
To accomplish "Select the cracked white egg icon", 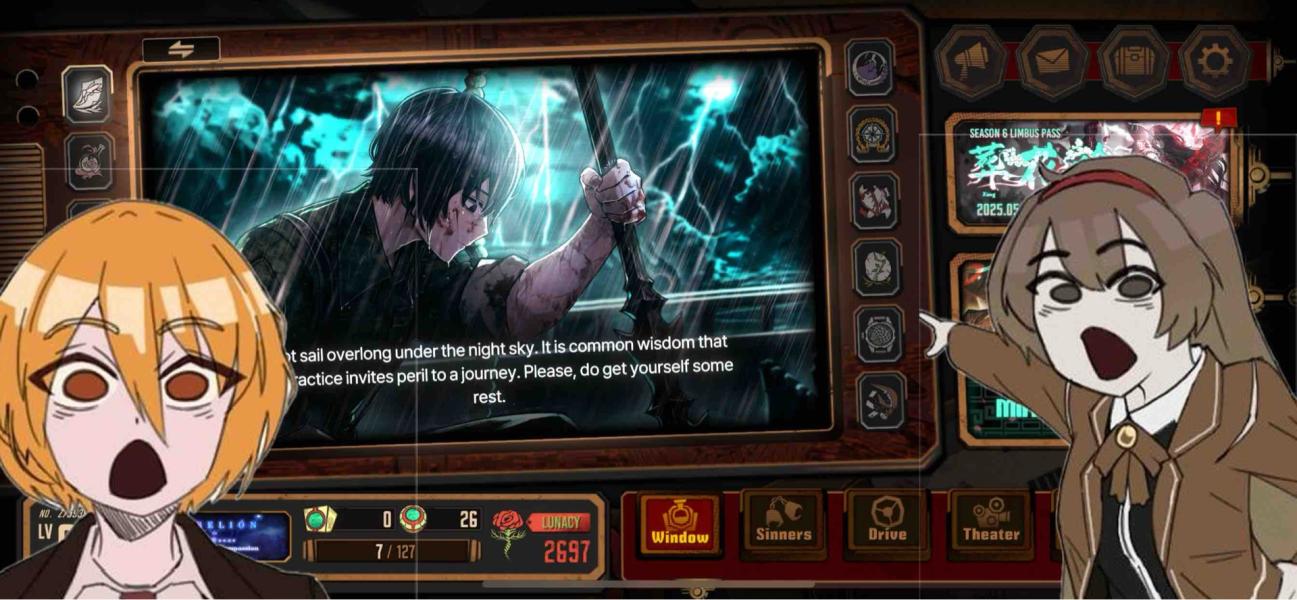I will 877,267.
